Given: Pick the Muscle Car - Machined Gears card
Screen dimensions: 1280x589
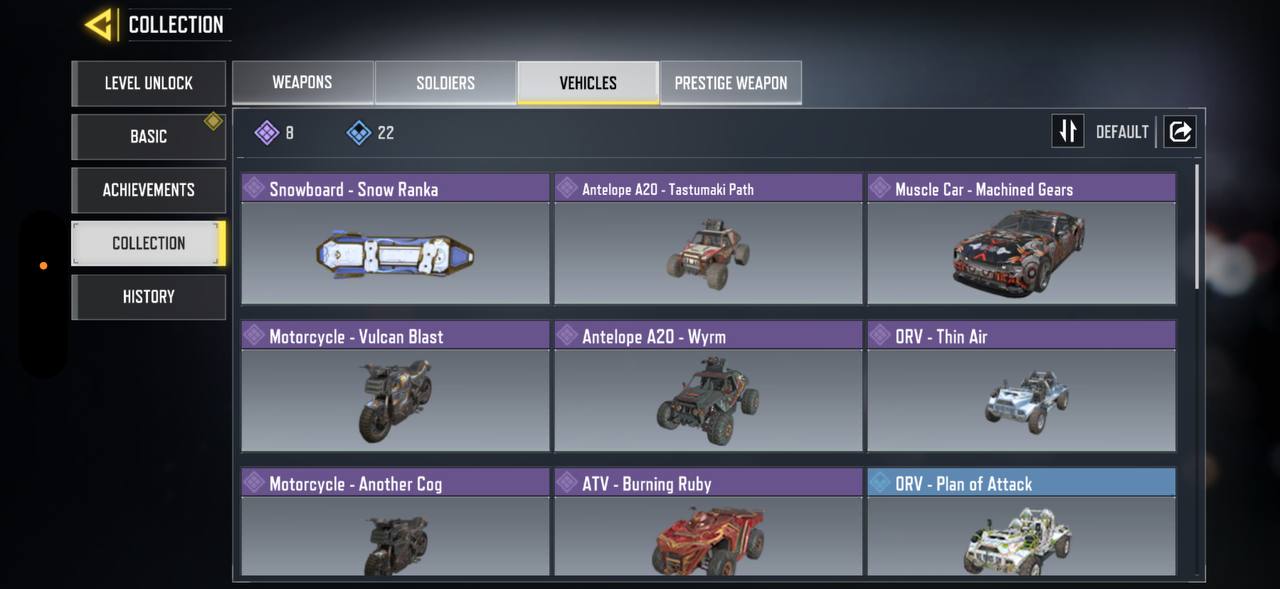Looking at the screenshot, I should (x=1021, y=240).
